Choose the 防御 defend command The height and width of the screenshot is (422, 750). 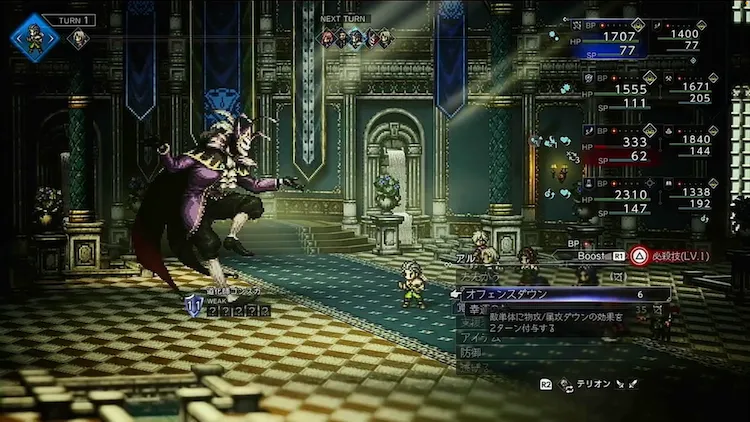click(468, 355)
